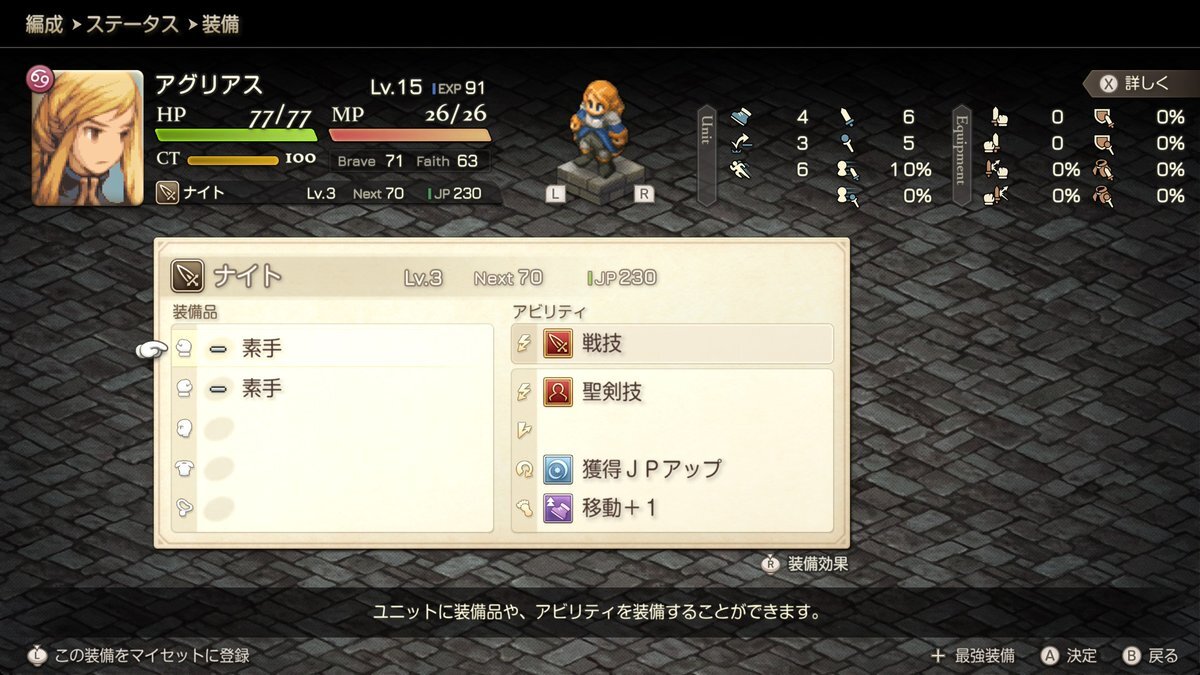Select the 素手 slot marked by the hand cursor
Viewport: 1200px width, 675px height.
click(x=330, y=348)
